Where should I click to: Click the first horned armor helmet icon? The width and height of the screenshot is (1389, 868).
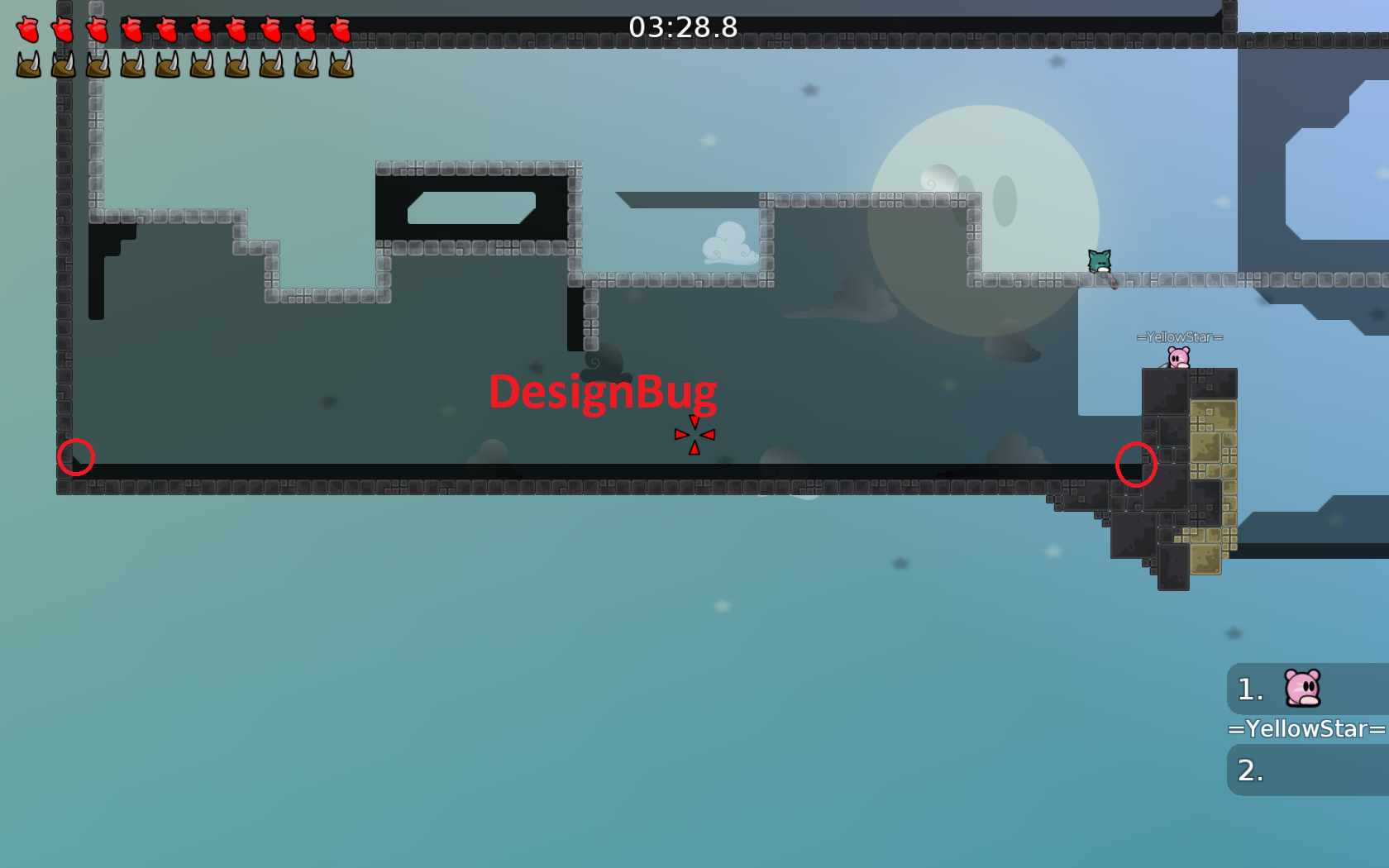30,66
